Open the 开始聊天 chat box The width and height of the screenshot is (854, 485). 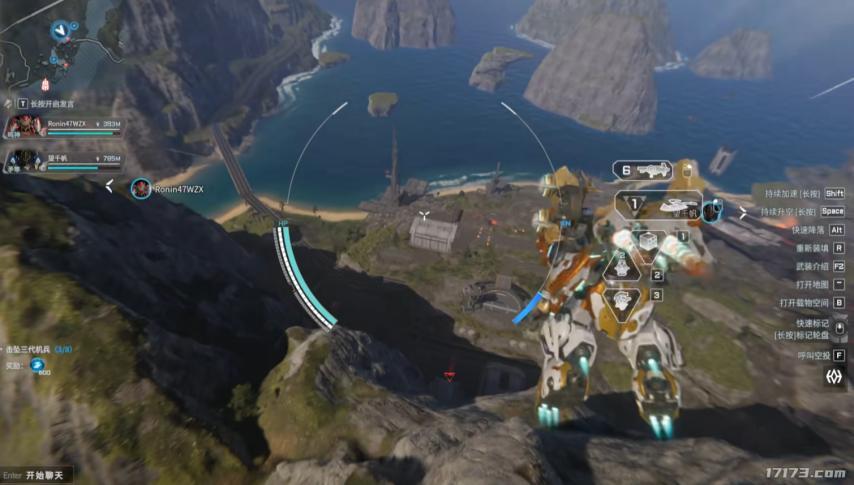pos(44,475)
